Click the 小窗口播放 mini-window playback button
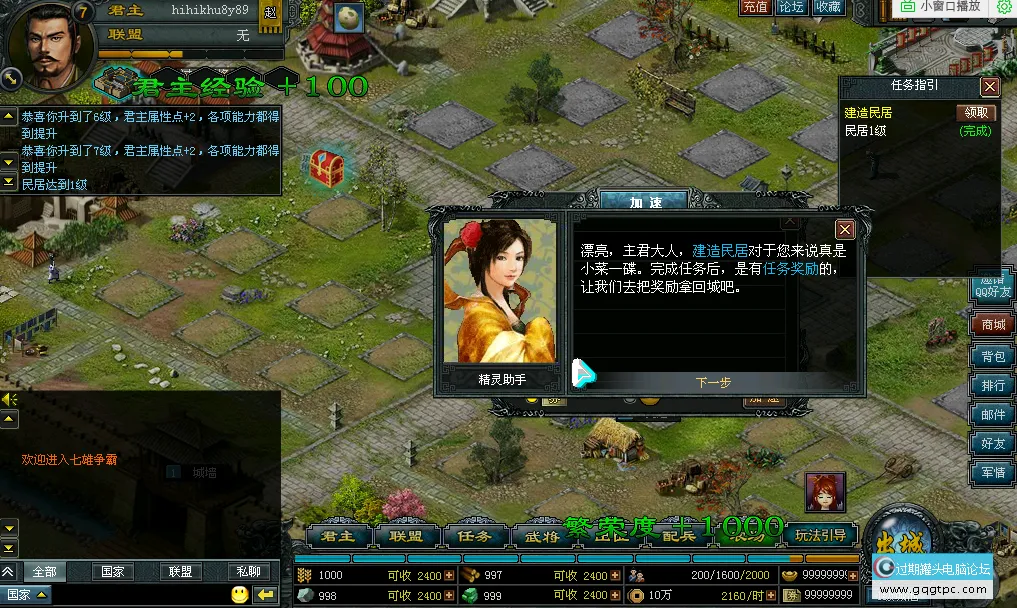Screen dimensions: 1017x608 pos(941,6)
